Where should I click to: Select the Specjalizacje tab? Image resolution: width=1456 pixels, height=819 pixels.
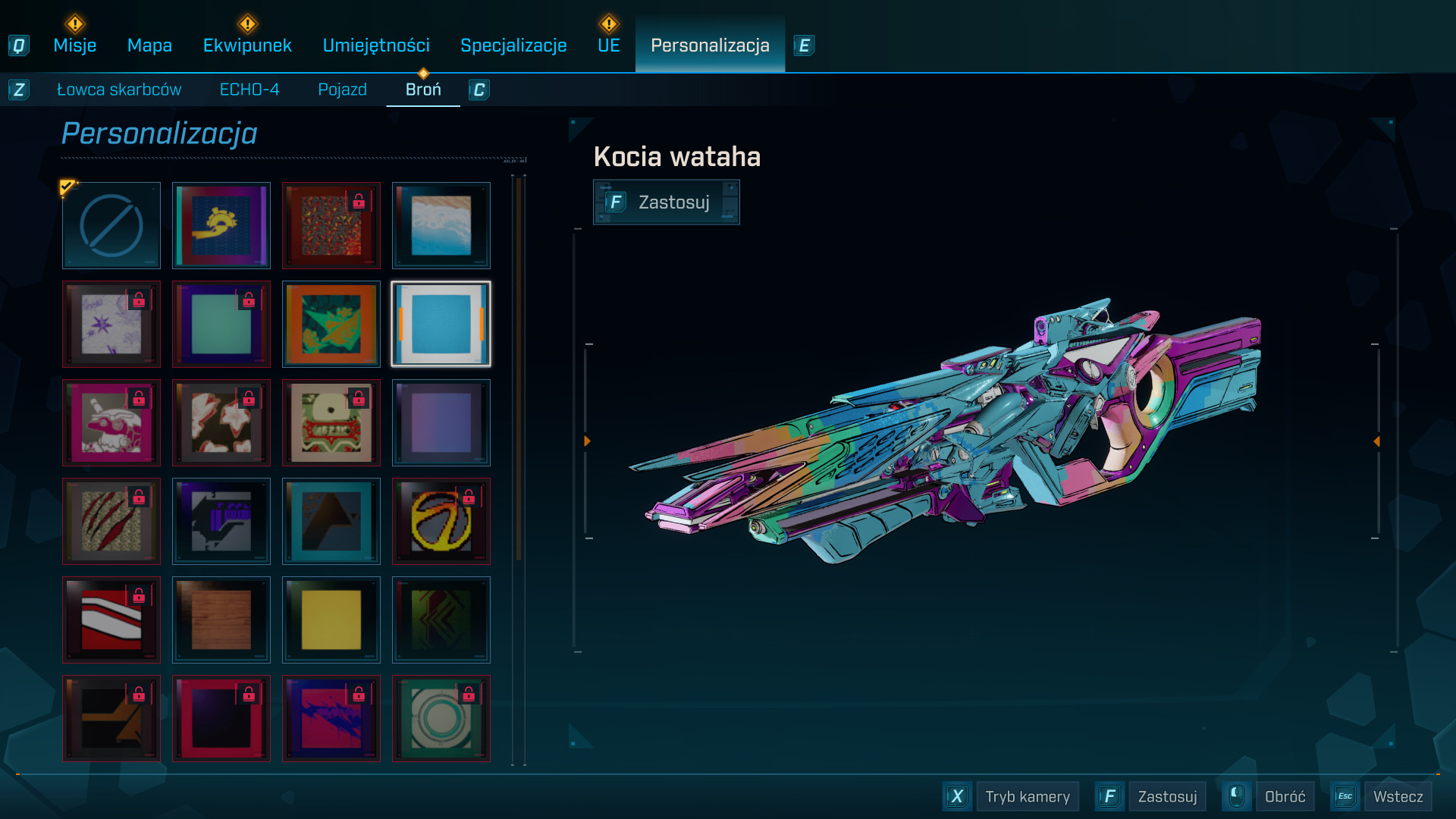coord(513,45)
